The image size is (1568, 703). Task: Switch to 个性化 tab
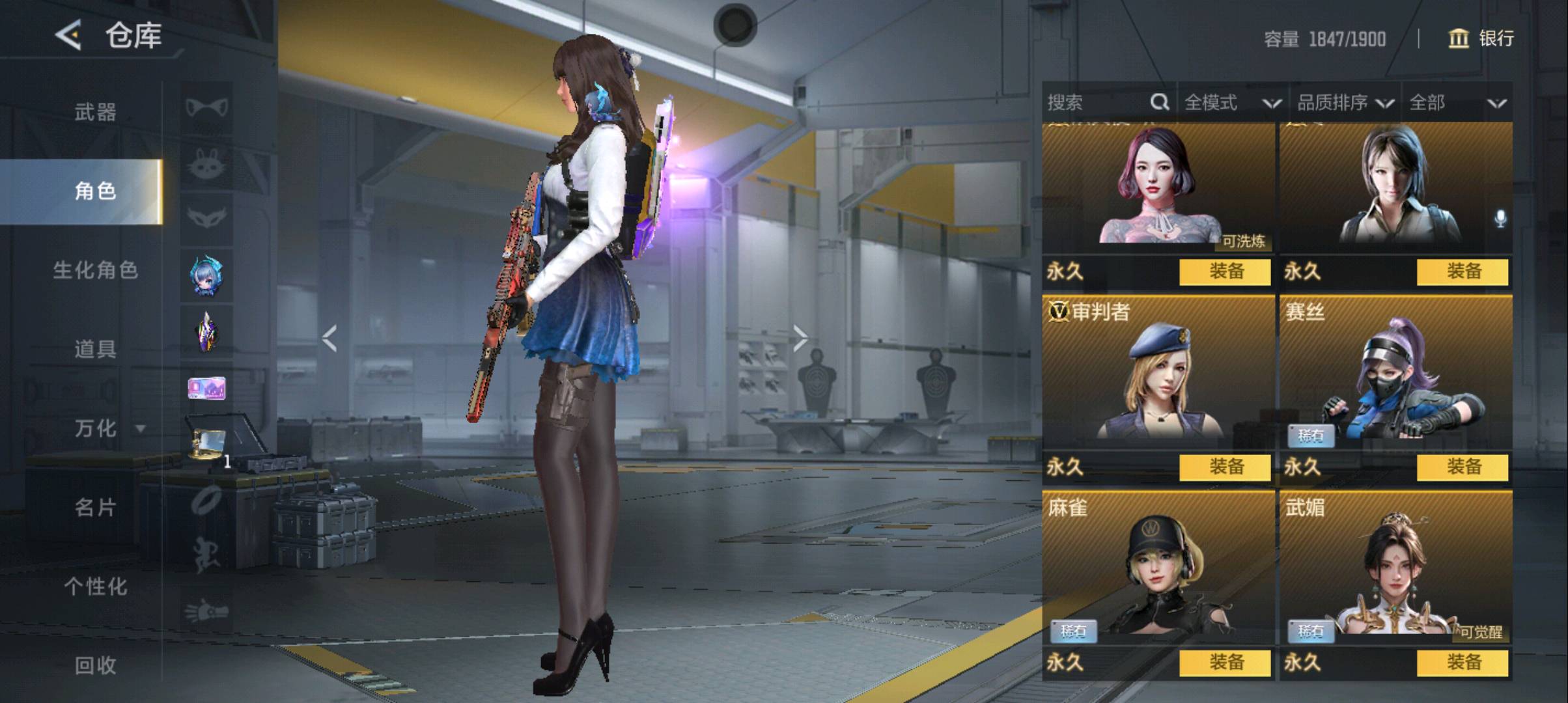pyautogui.click(x=95, y=586)
